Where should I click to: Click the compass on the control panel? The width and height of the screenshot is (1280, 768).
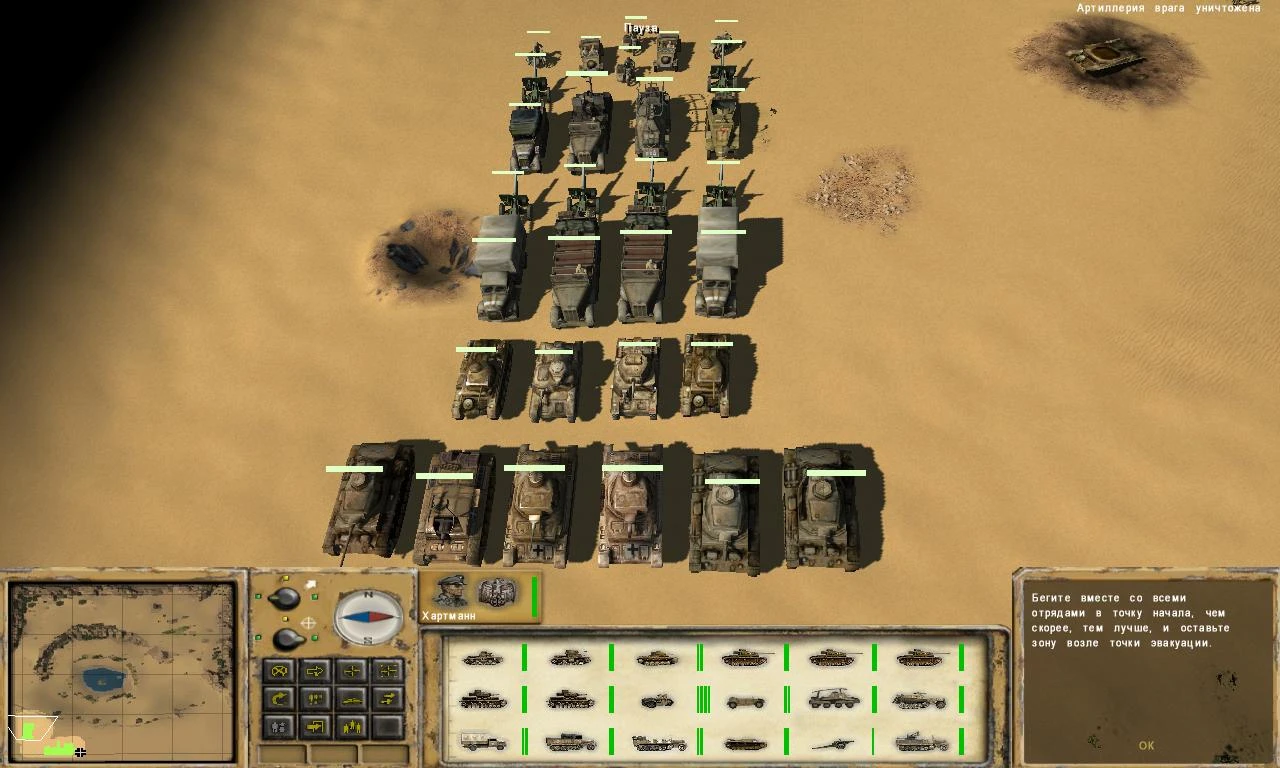368,618
